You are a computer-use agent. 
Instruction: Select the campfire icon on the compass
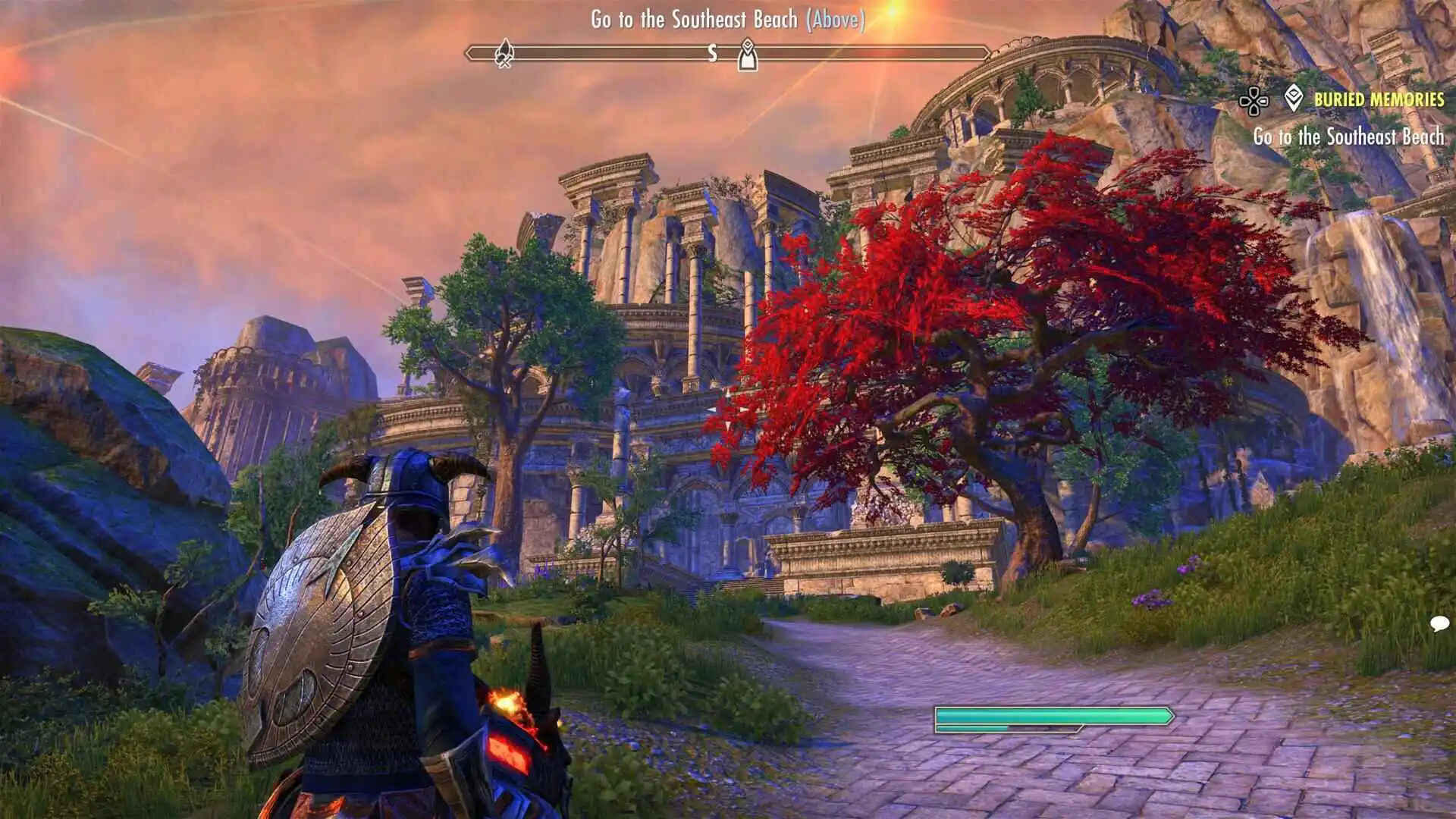coord(504,55)
